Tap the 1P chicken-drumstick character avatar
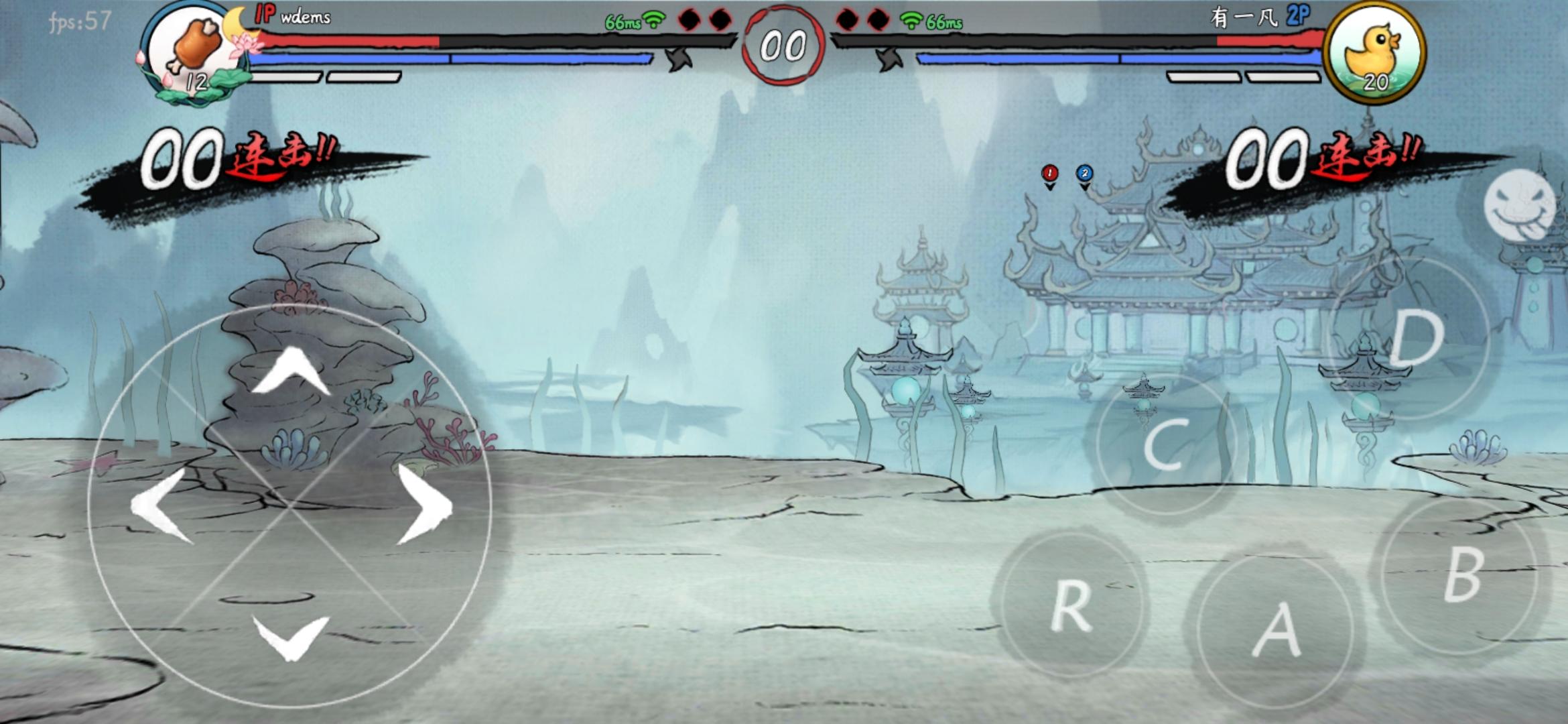1568x724 pixels. click(188, 50)
